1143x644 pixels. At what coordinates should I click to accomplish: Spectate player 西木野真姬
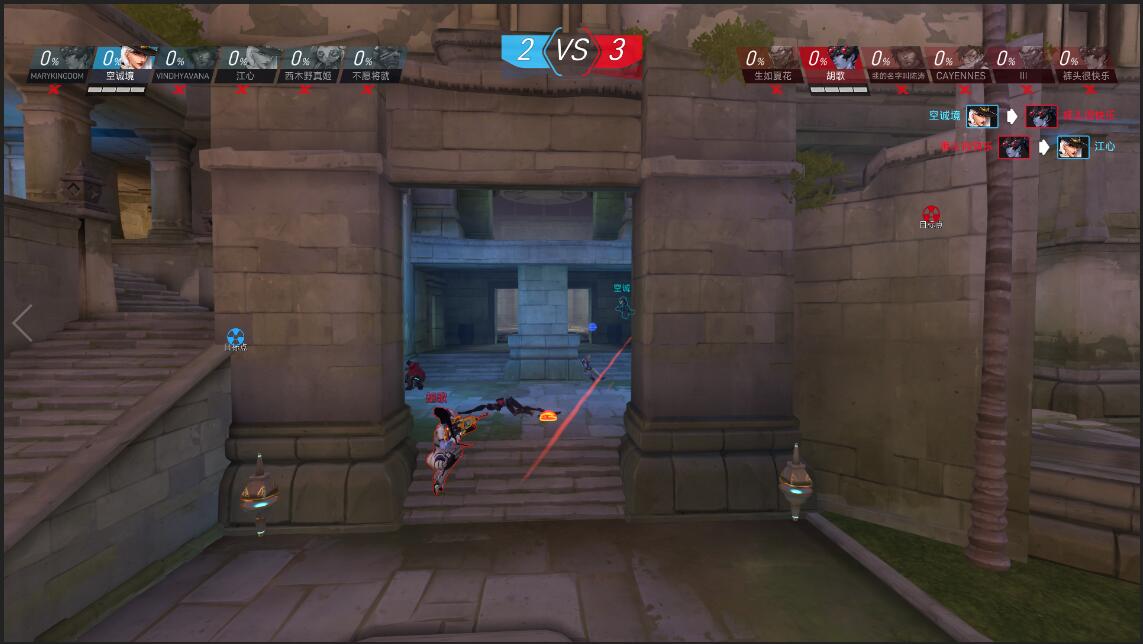click(x=308, y=63)
